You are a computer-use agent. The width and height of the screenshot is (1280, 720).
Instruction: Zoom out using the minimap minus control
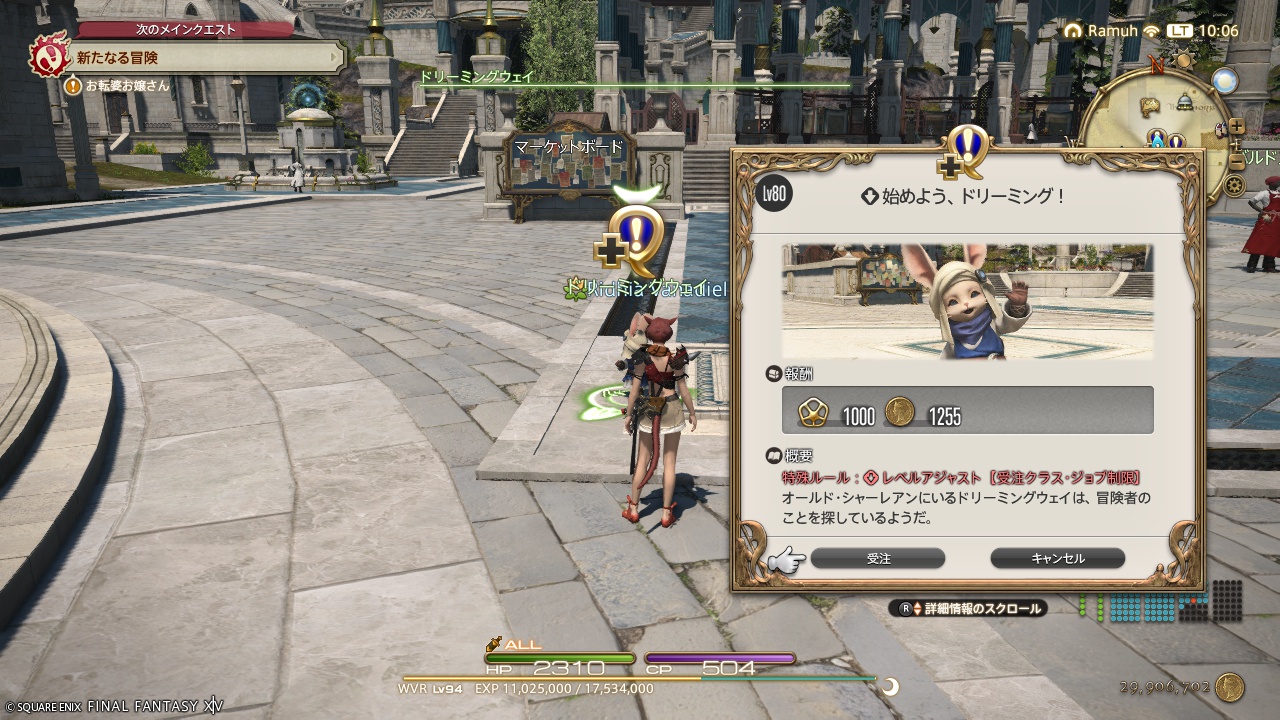click(x=1237, y=161)
